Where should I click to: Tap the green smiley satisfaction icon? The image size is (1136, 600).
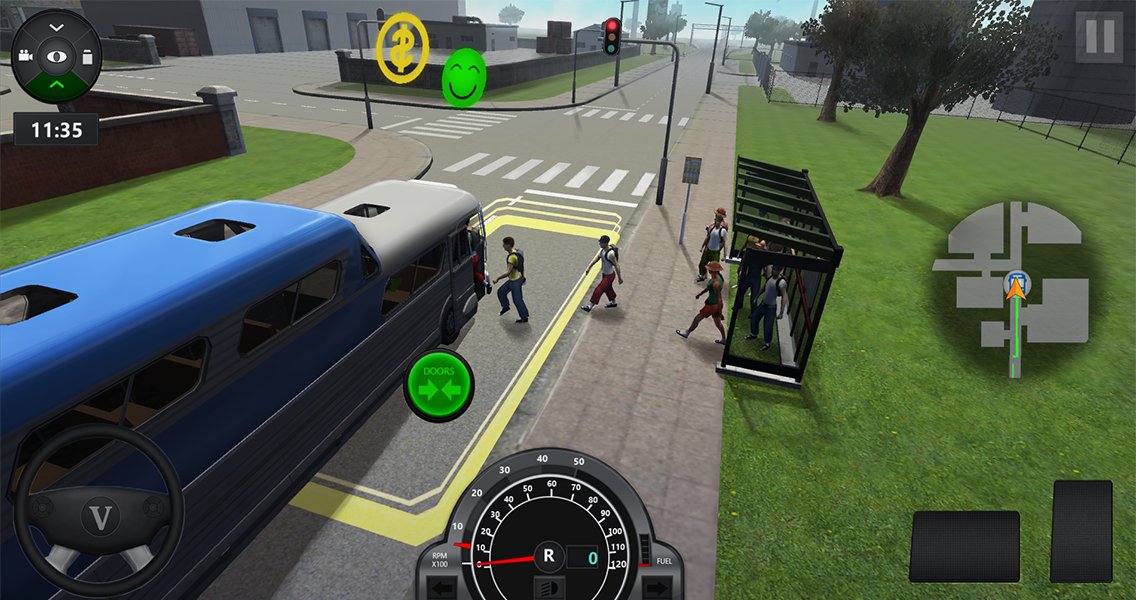tap(463, 76)
